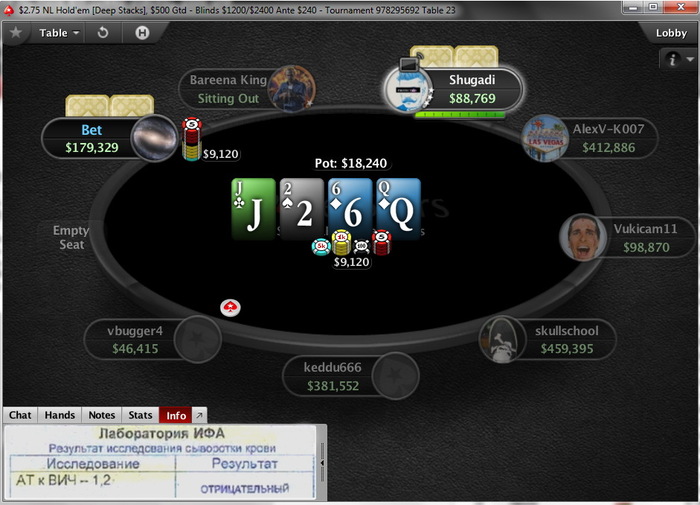Screen dimensions: 700x505
Task: Click the circular arrow replay button
Action: click(102, 32)
